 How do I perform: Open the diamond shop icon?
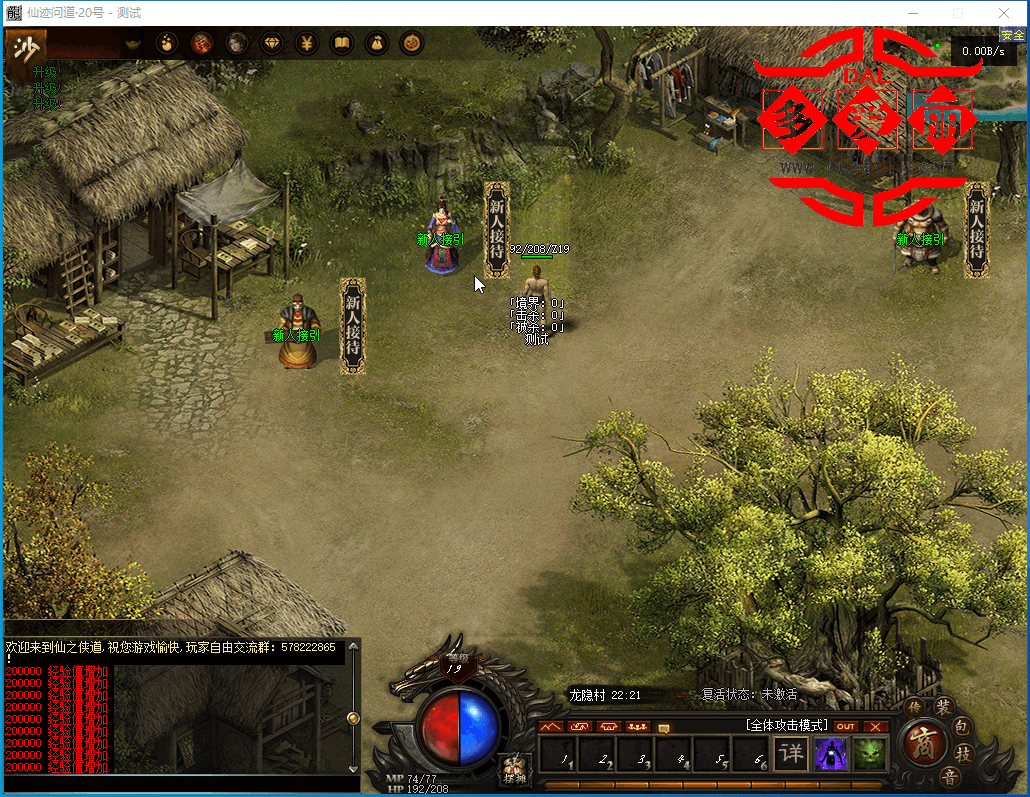272,43
